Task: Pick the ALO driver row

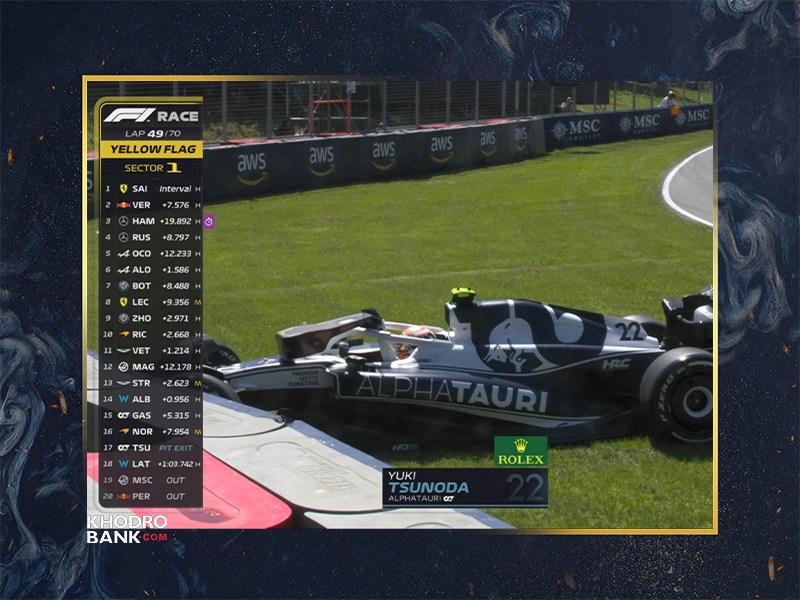Action: tap(152, 269)
